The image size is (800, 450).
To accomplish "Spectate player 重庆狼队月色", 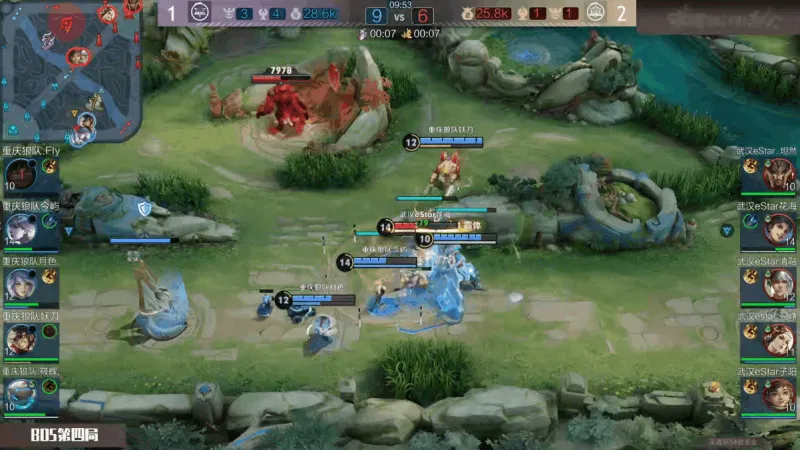I will [20, 286].
